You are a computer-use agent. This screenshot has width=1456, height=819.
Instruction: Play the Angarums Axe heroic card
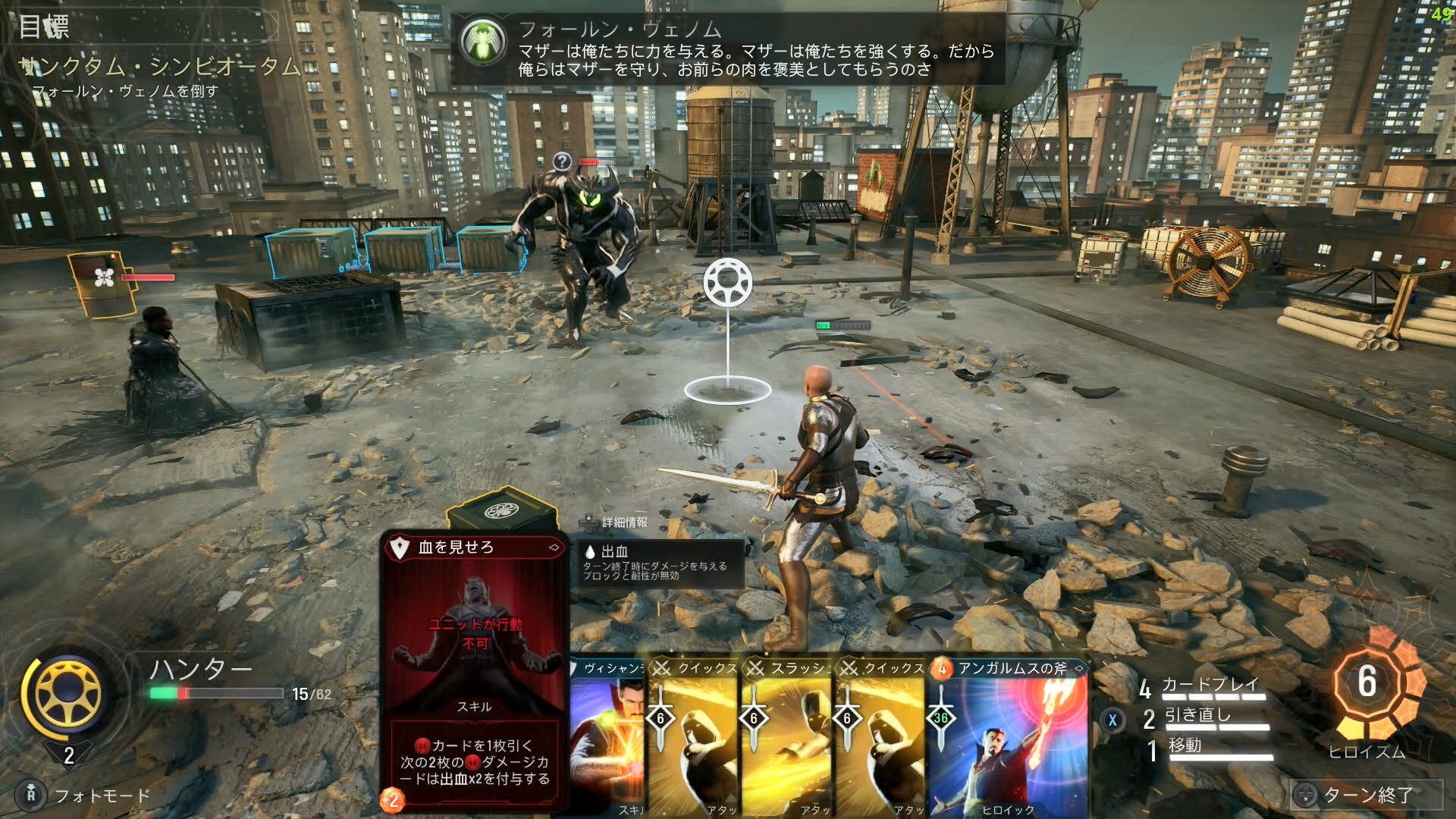click(x=1009, y=739)
